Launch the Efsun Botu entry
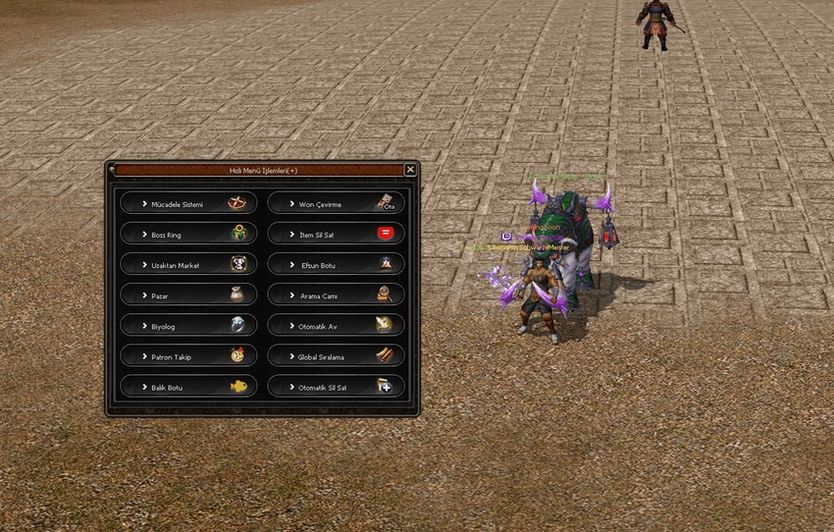Screen dimensions: 834x532 pos(336,265)
